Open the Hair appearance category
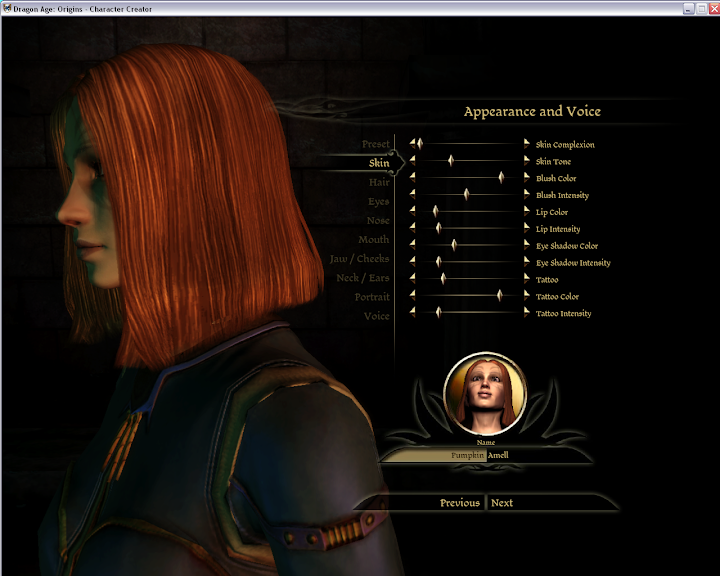The width and height of the screenshot is (720, 576). (379, 183)
